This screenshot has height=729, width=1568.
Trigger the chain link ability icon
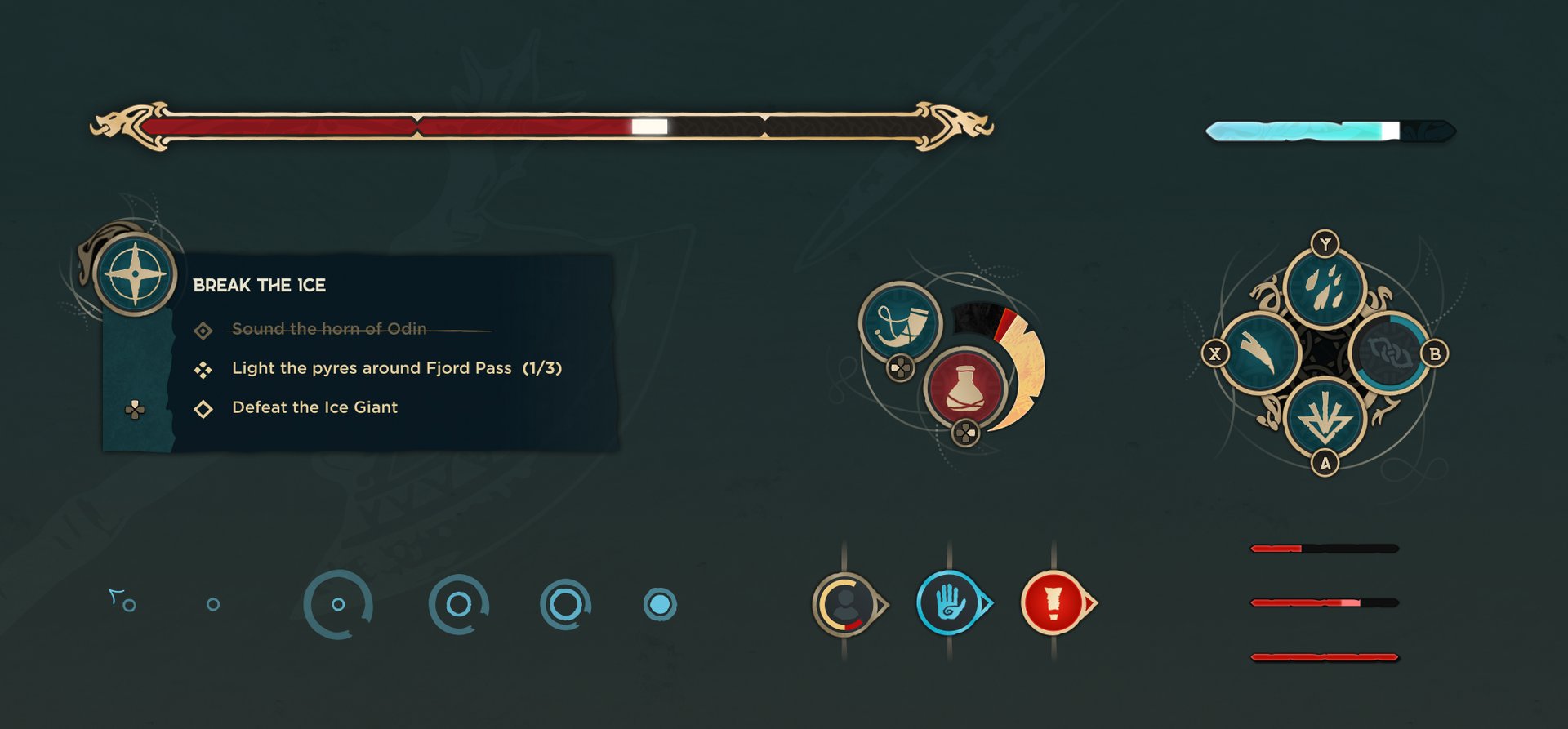coord(1388,353)
